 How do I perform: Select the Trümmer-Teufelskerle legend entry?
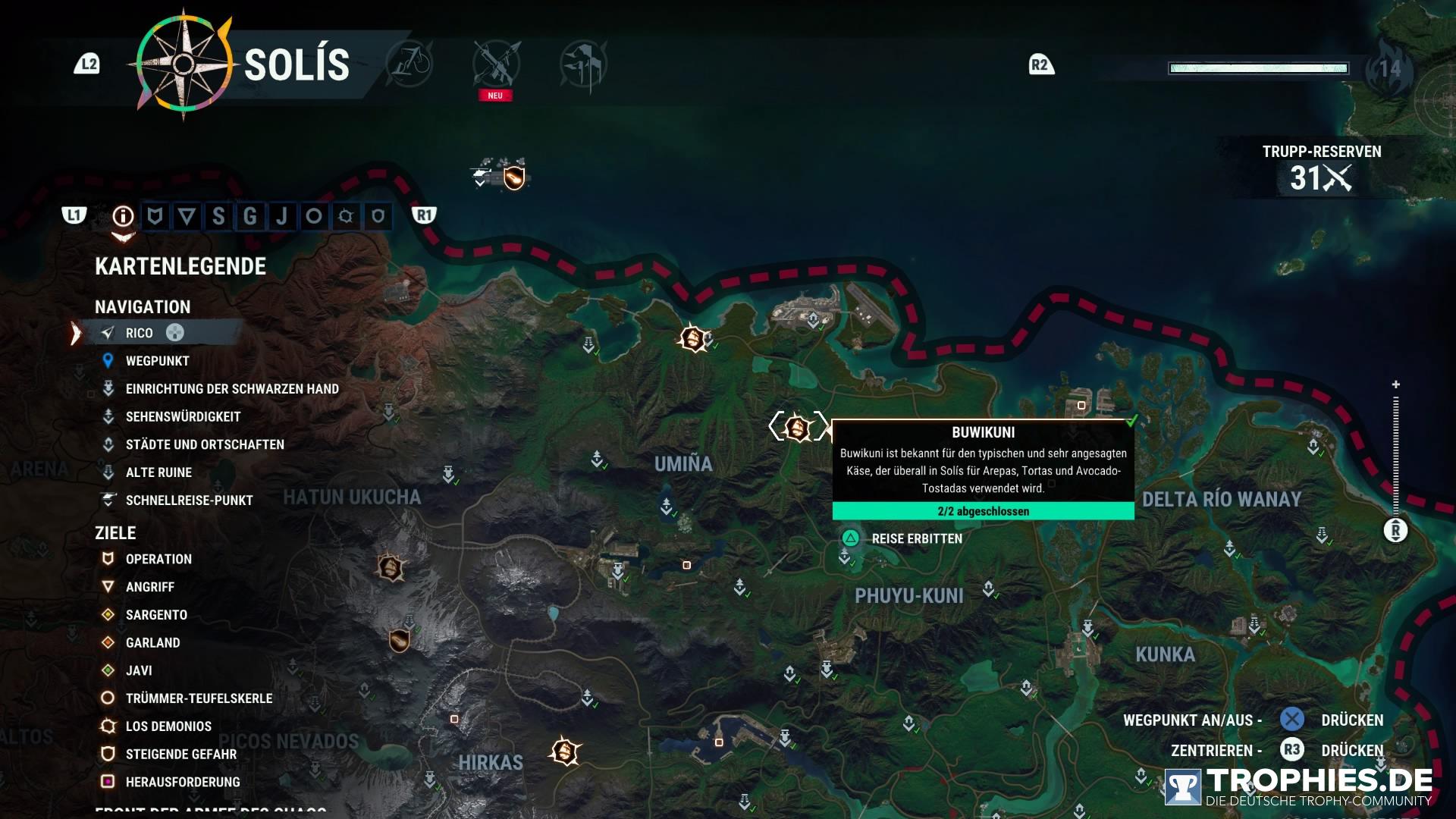coord(199,698)
